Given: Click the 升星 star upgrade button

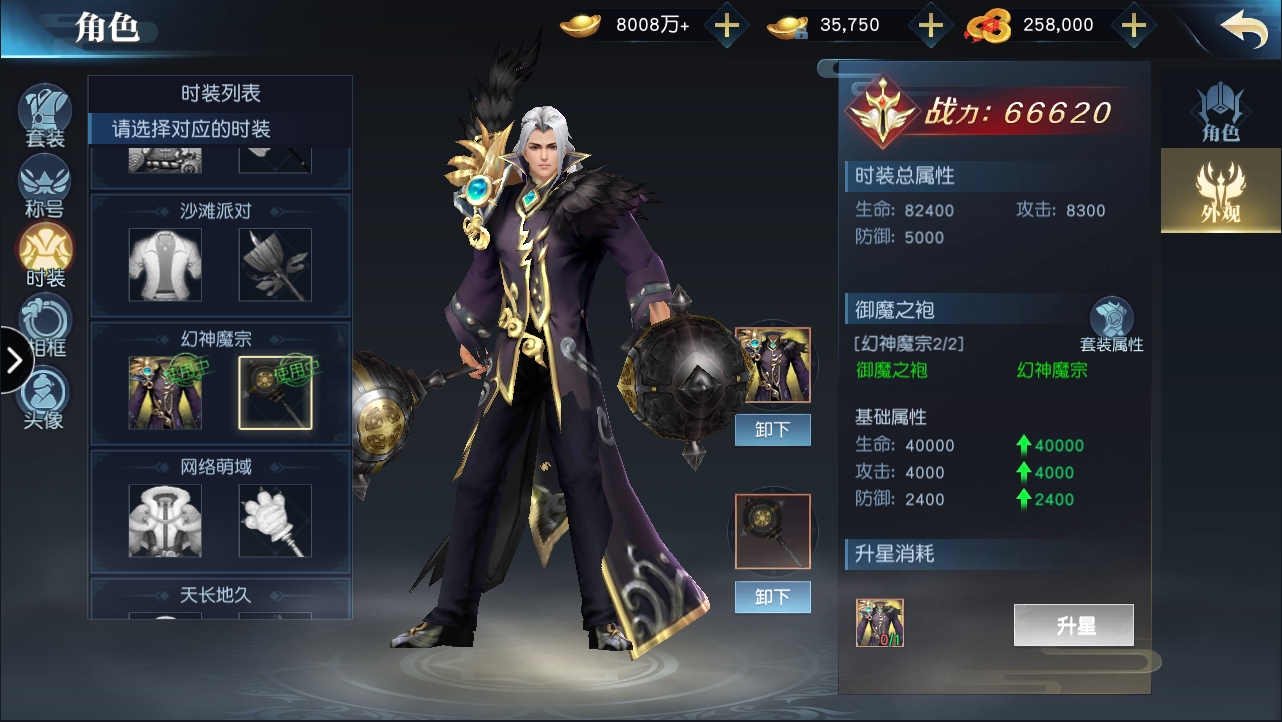Looking at the screenshot, I should click(1073, 626).
